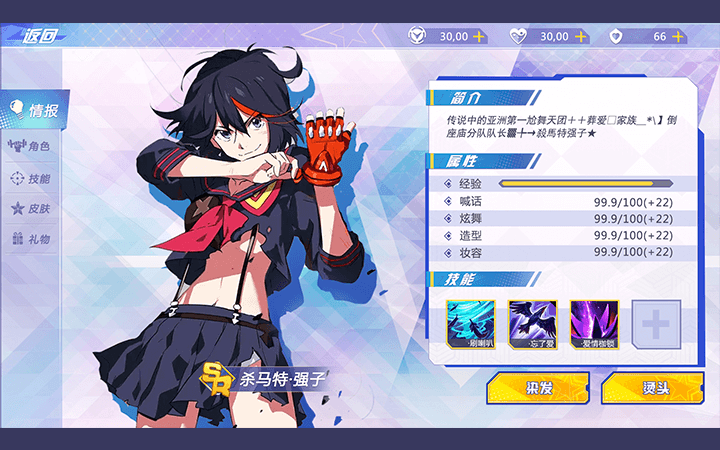This screenshot has width=720, height=450.
Task: Add a skill in the empty plus slot
Action: [656, 323]
